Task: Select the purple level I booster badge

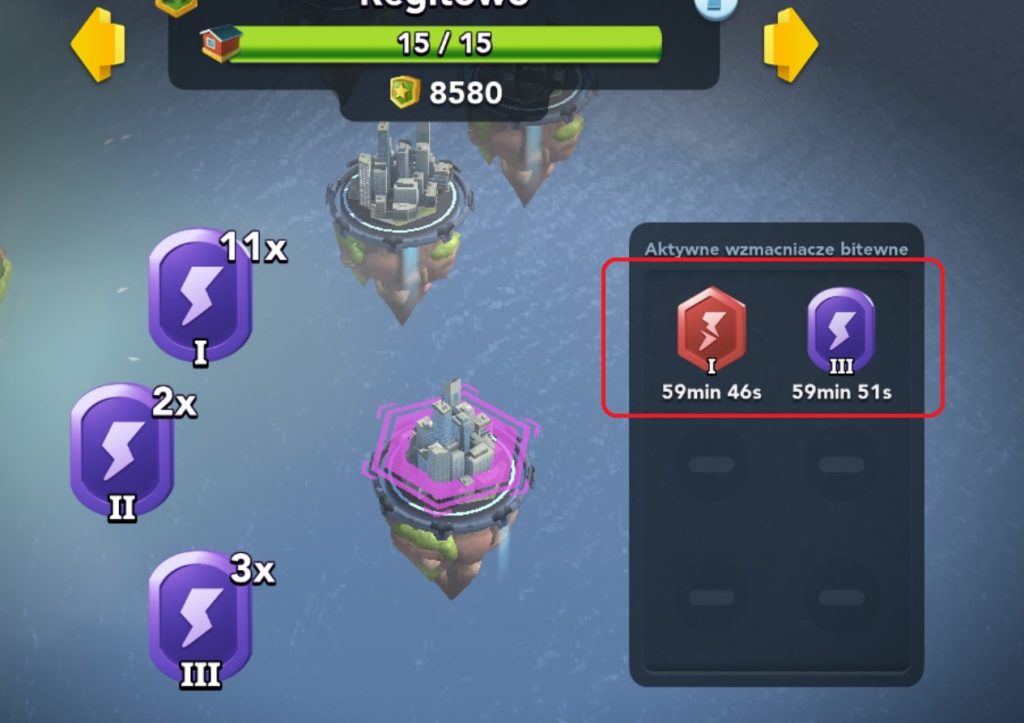Action: click(200, 297)
